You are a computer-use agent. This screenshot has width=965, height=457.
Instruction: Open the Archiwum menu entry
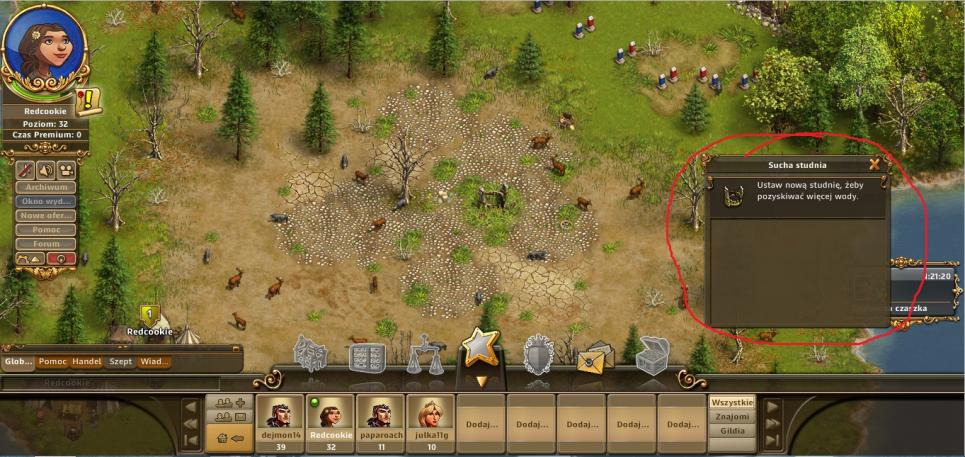pyautogui.click(x=46, y=186)
